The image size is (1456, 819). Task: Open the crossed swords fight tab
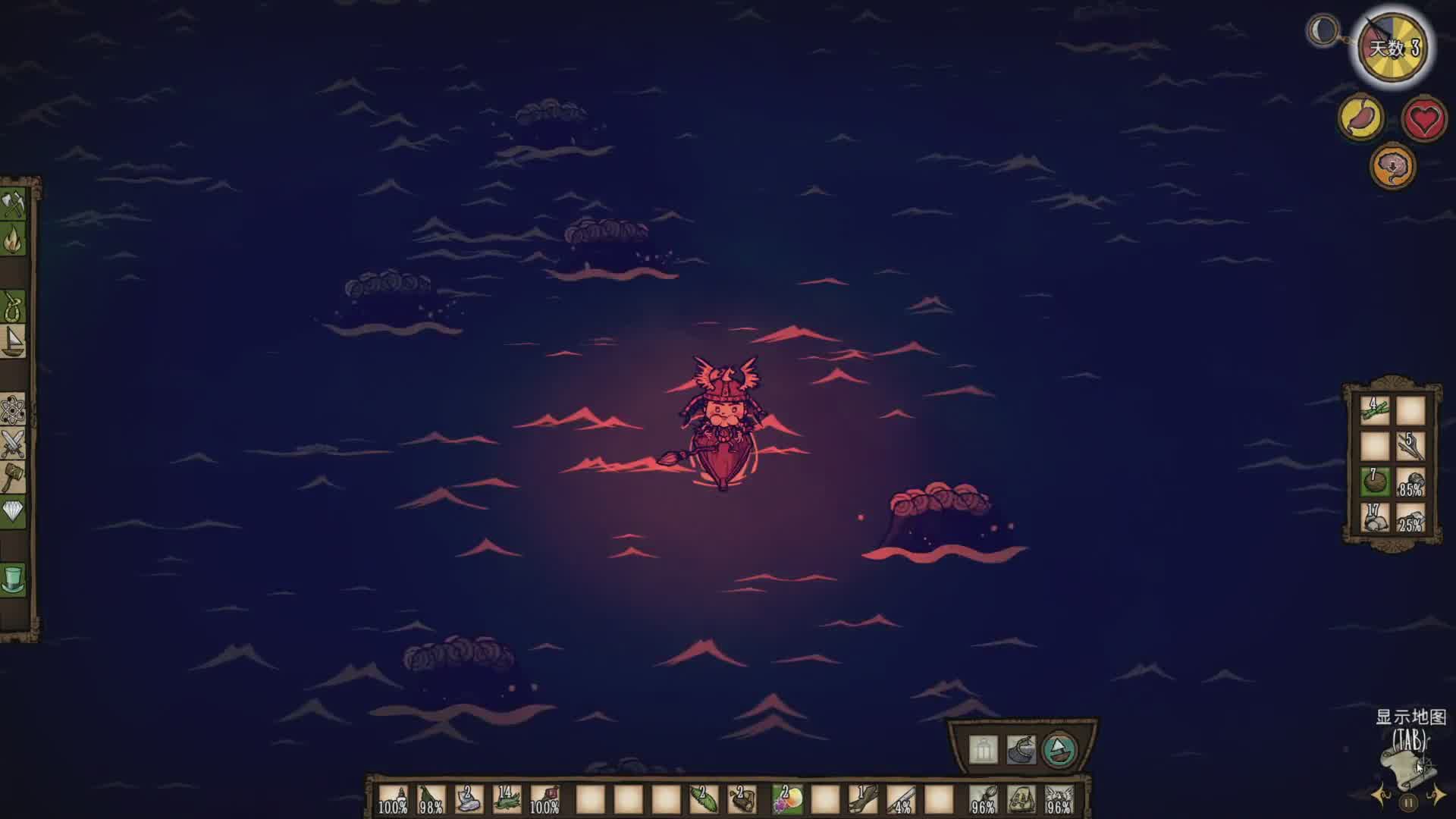point(14,444)
